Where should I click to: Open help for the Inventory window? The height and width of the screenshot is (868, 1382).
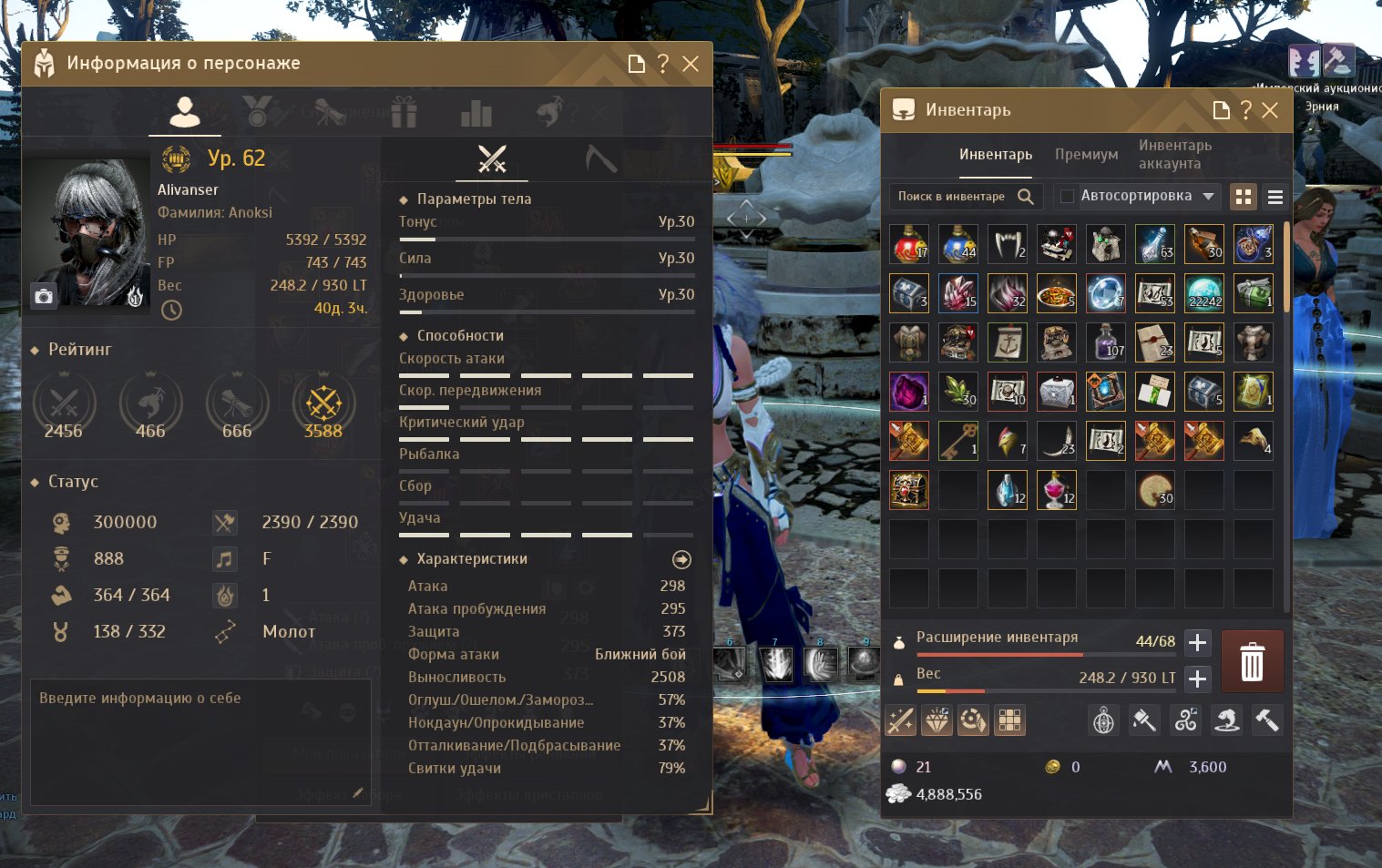(x=1245, y=110)
